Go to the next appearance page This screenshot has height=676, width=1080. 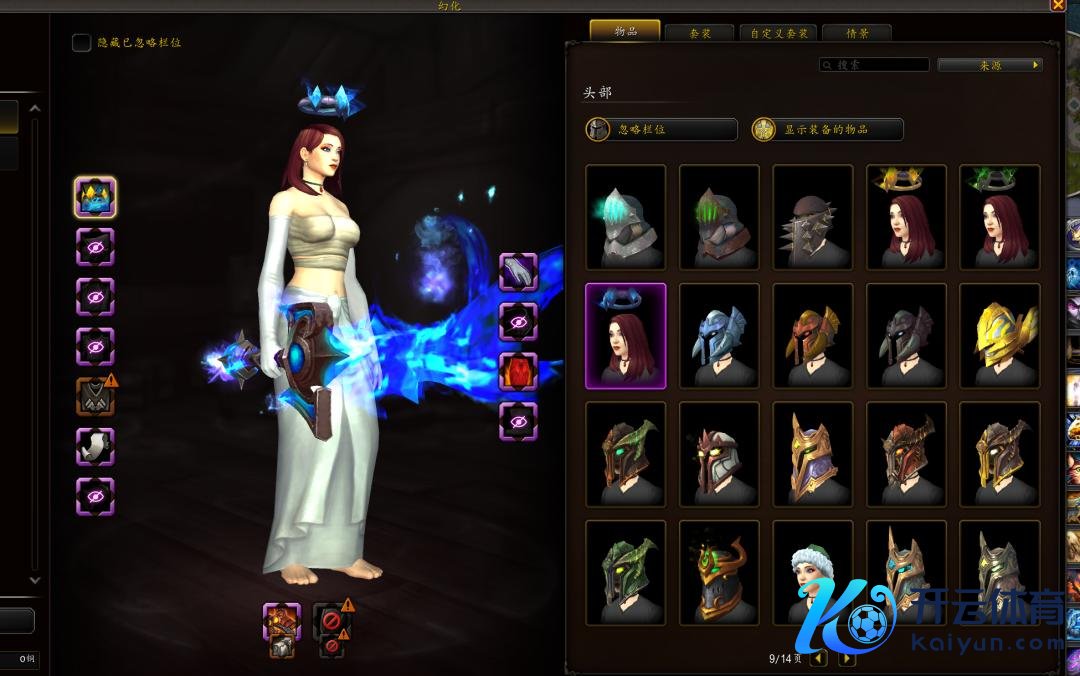(x=847, y=659)
